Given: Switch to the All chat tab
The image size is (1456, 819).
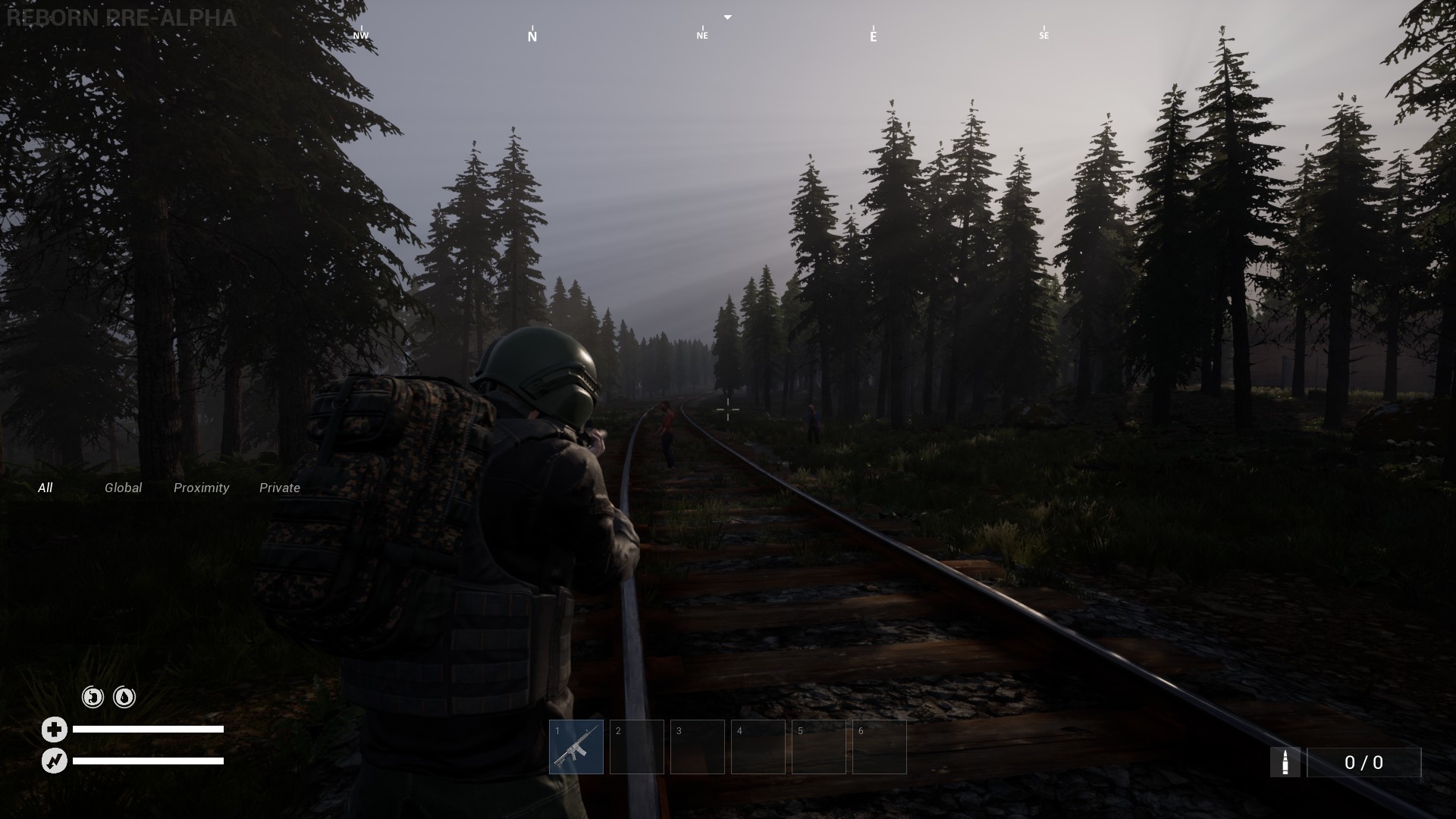Looking at the screenshot, I should pyautogui.click(x=45, y=488).
